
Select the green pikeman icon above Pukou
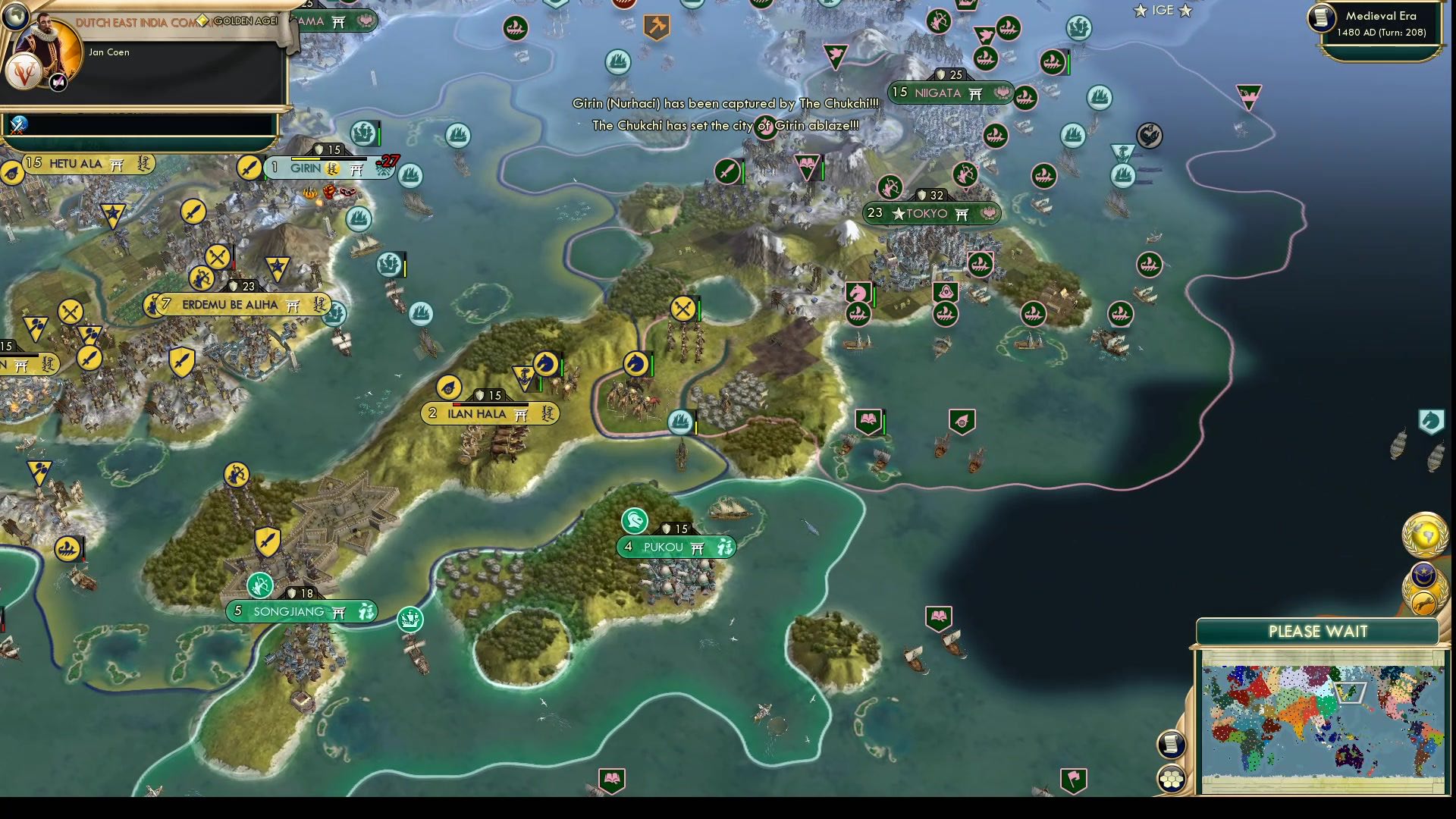[634, 521]
